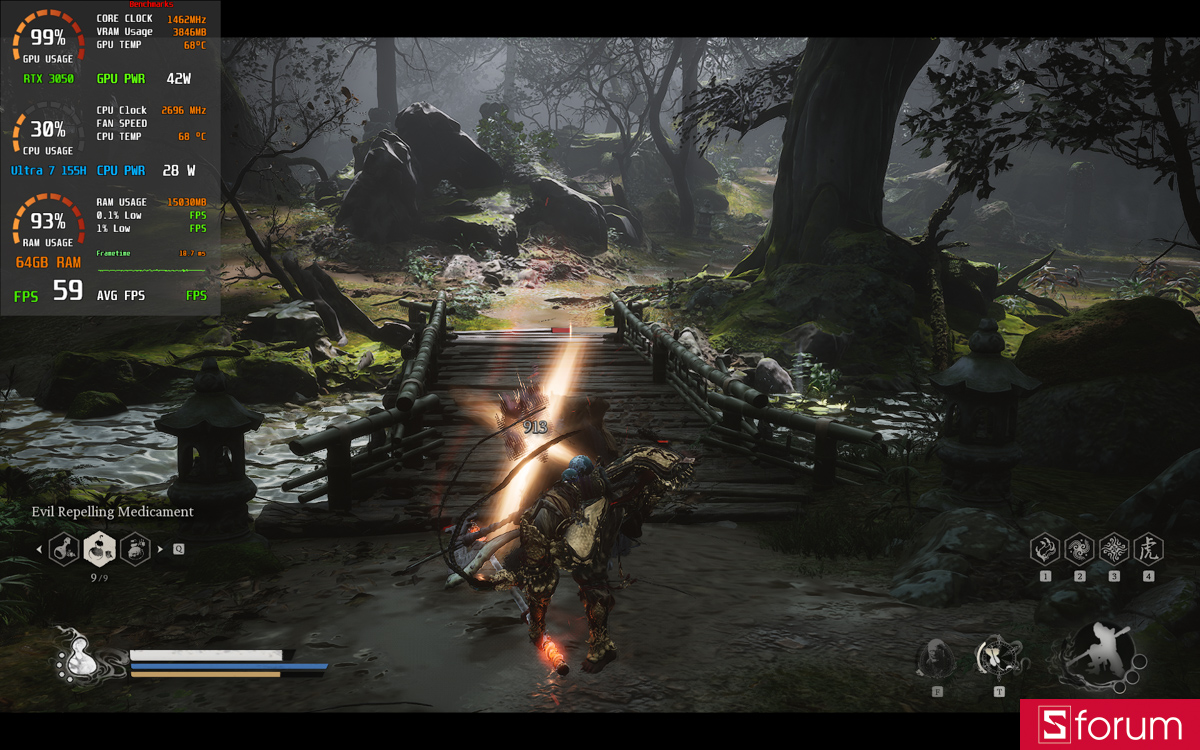Viewport: 1200px width, 750px height.
Task: Activate the butterfly vessel skill icon
Action: coord(997,657)
